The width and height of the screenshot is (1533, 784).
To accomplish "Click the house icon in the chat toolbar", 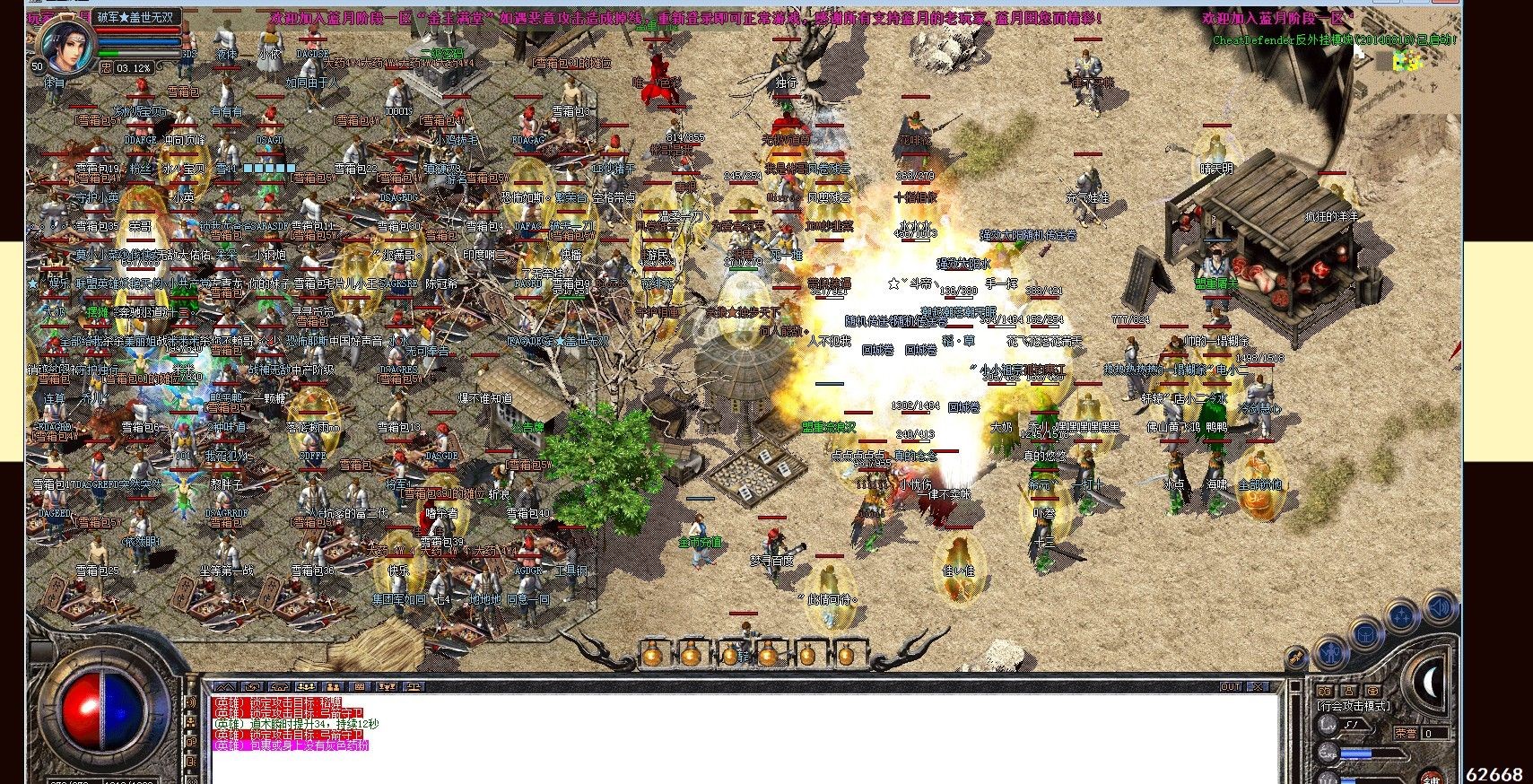I will click(x=278, y=687).
